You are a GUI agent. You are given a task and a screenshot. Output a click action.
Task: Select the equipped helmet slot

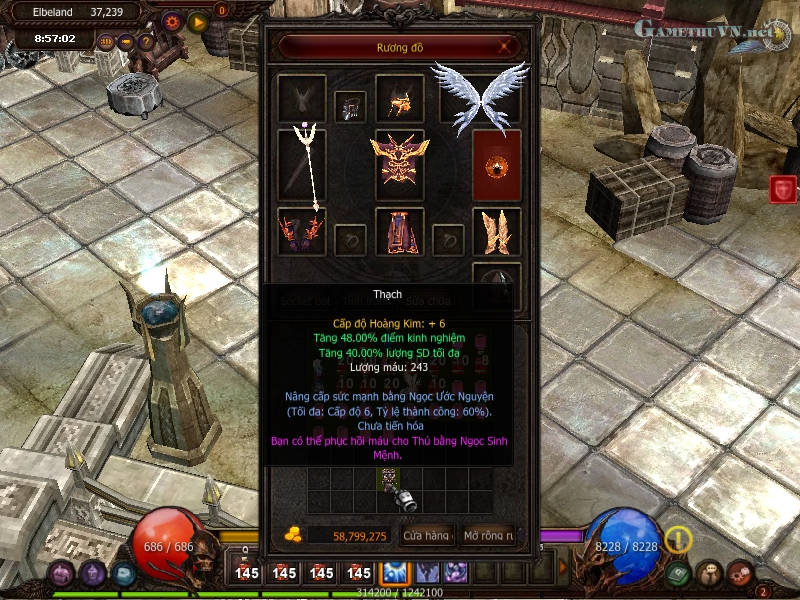point(401,99)
